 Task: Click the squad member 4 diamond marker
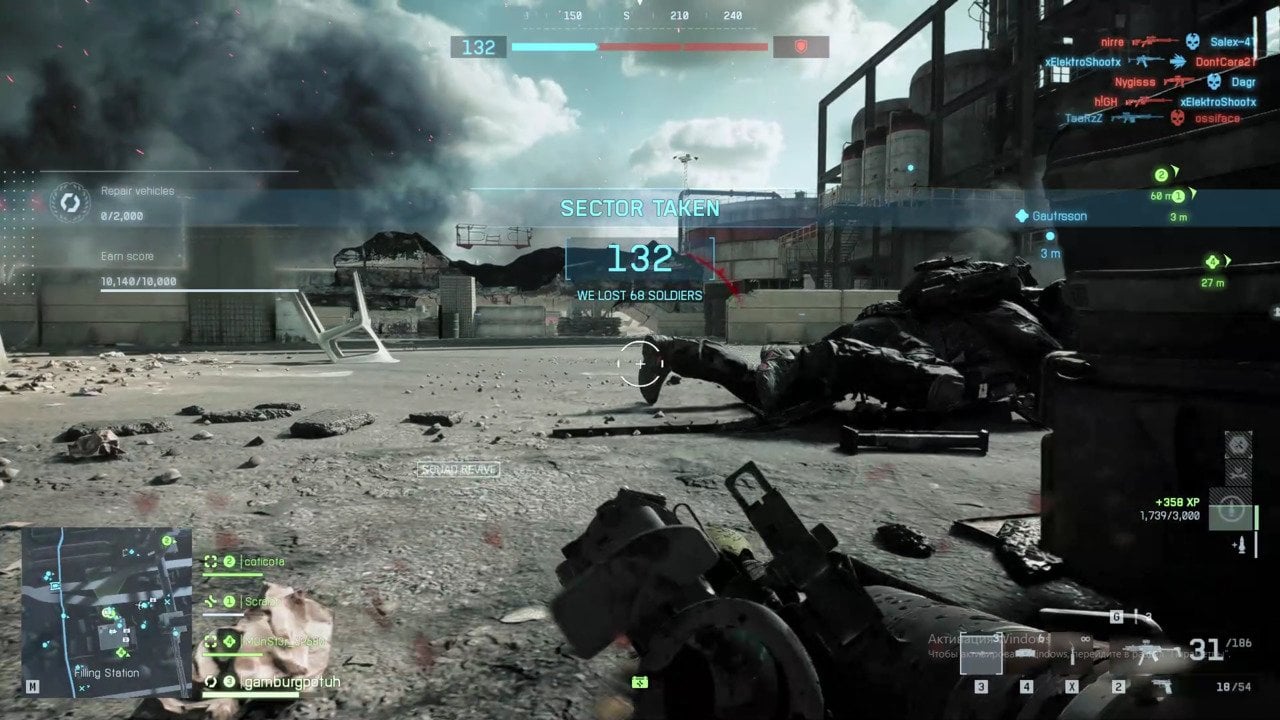pos(1214,262)
